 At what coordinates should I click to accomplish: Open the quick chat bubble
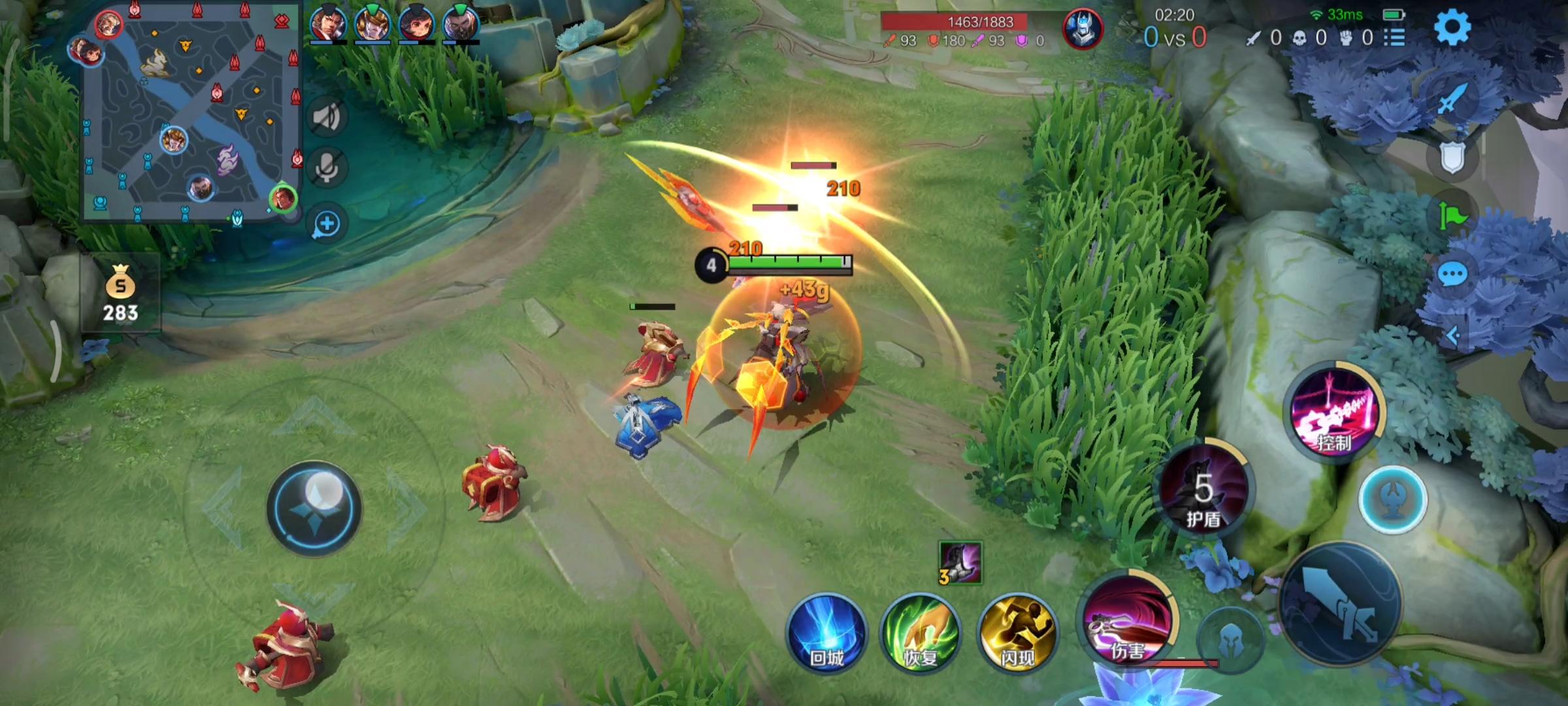coord(1453,275)
